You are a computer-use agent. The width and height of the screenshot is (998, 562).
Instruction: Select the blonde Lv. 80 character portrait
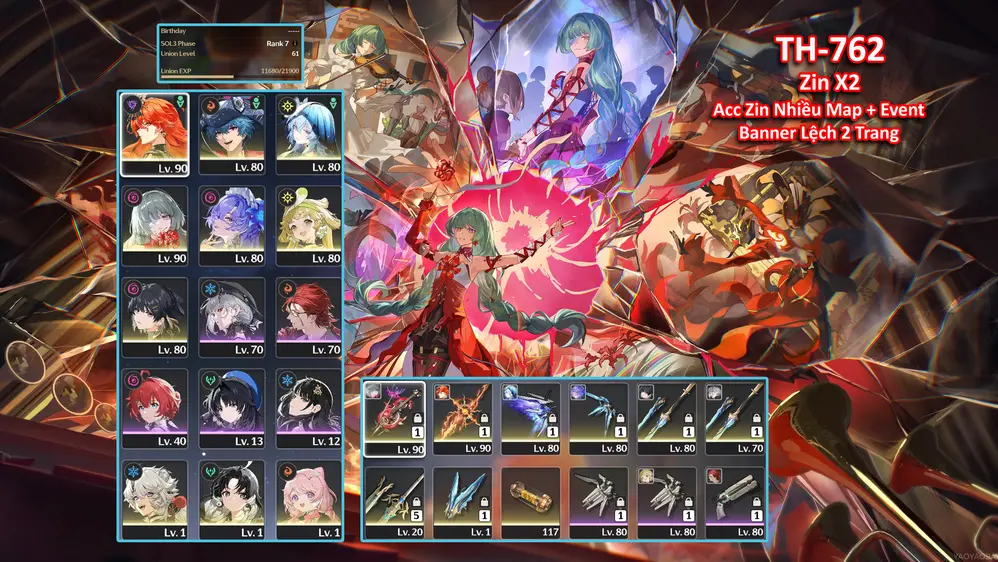(x=309, y=225)
